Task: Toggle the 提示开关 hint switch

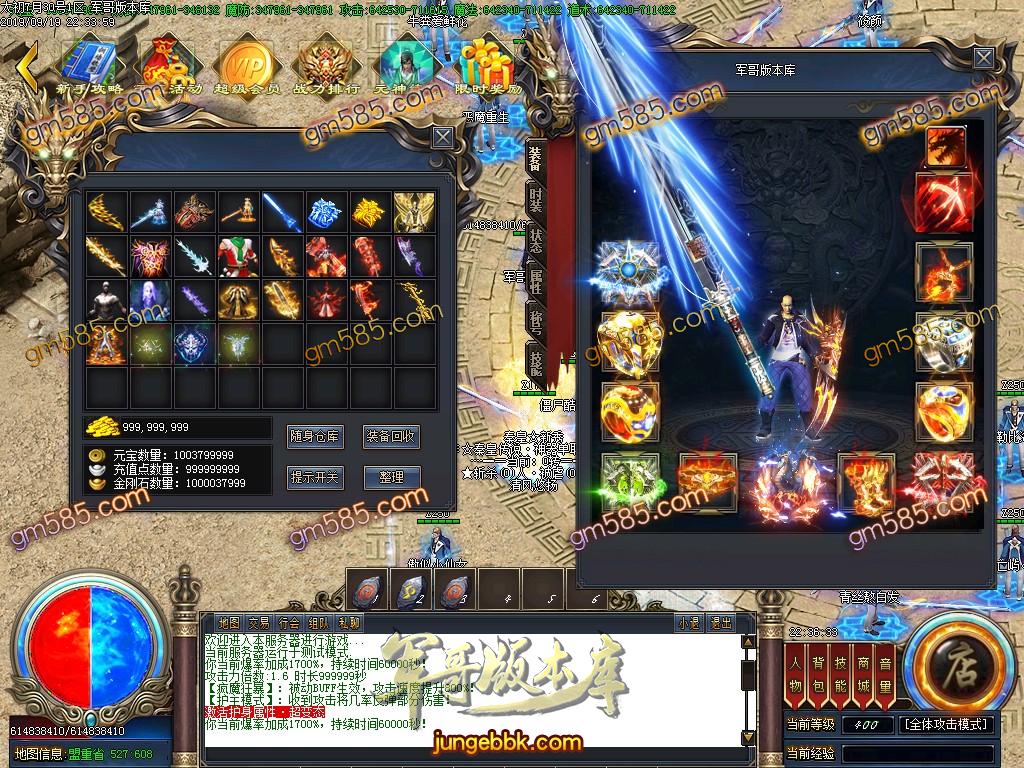Action: (x=314, y=477)
